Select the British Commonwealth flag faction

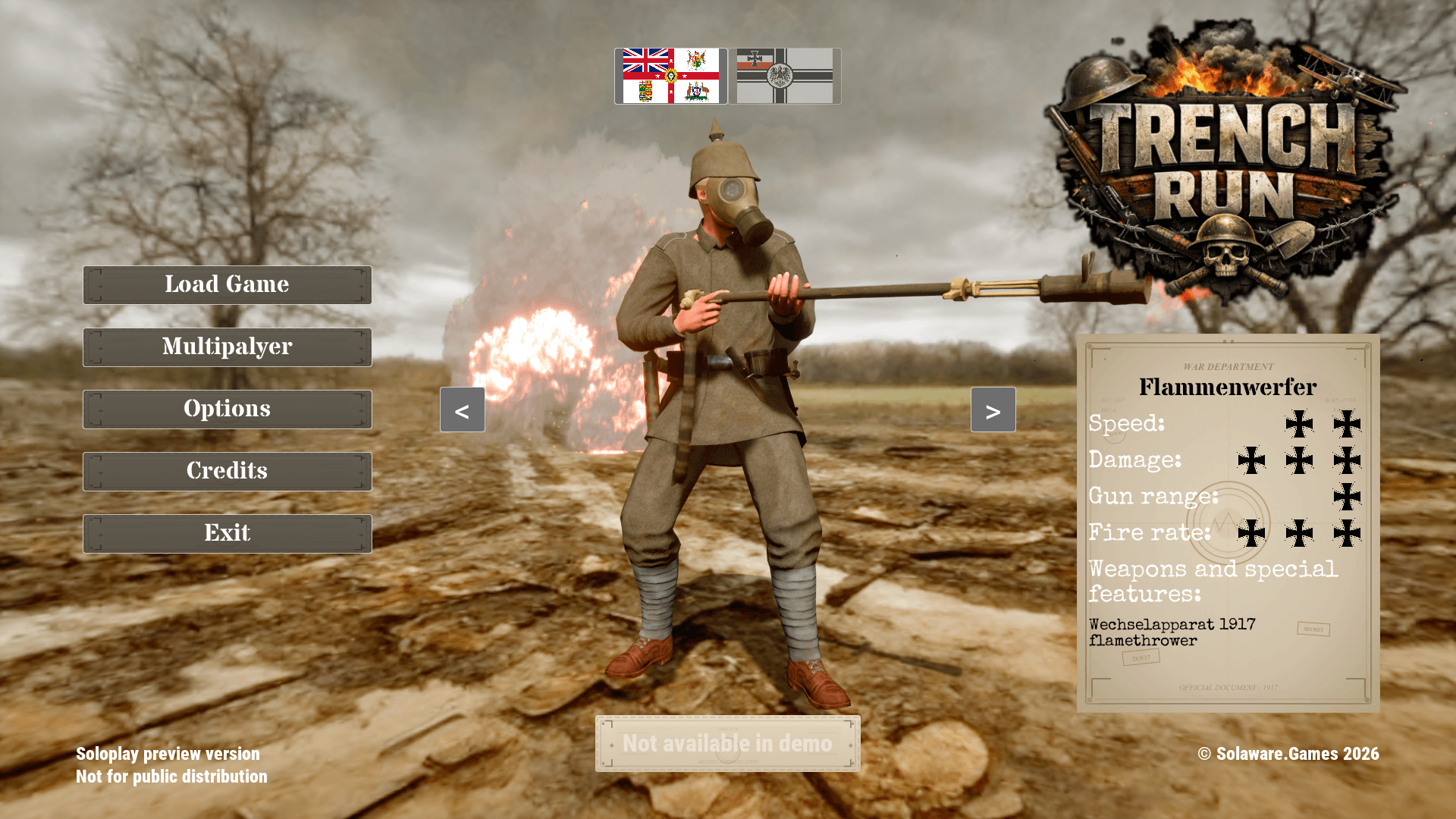670,76
